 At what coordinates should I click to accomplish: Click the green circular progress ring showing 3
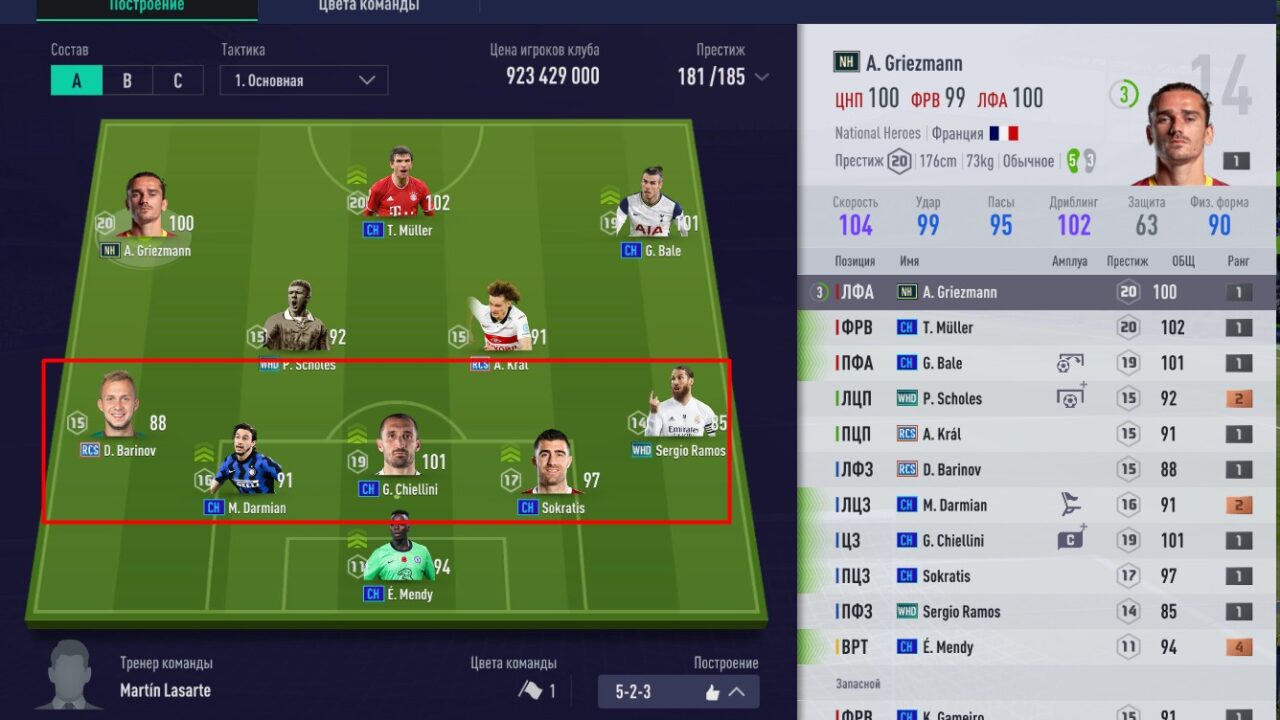coord(1124,92)
